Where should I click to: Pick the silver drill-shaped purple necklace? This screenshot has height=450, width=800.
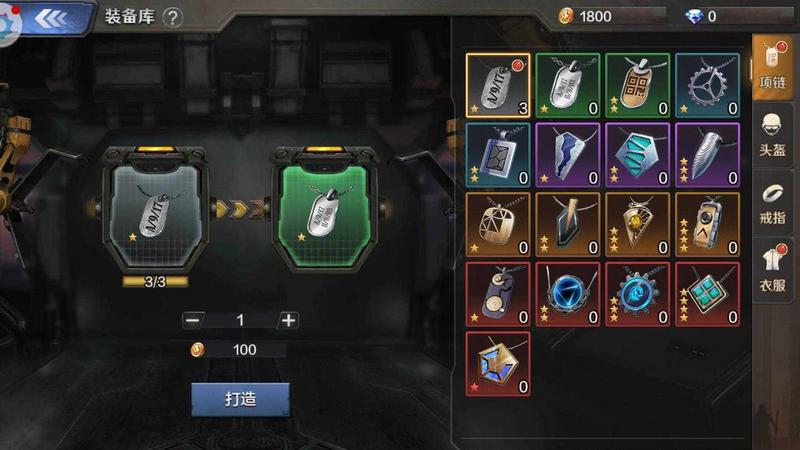(x=707, y=155)
